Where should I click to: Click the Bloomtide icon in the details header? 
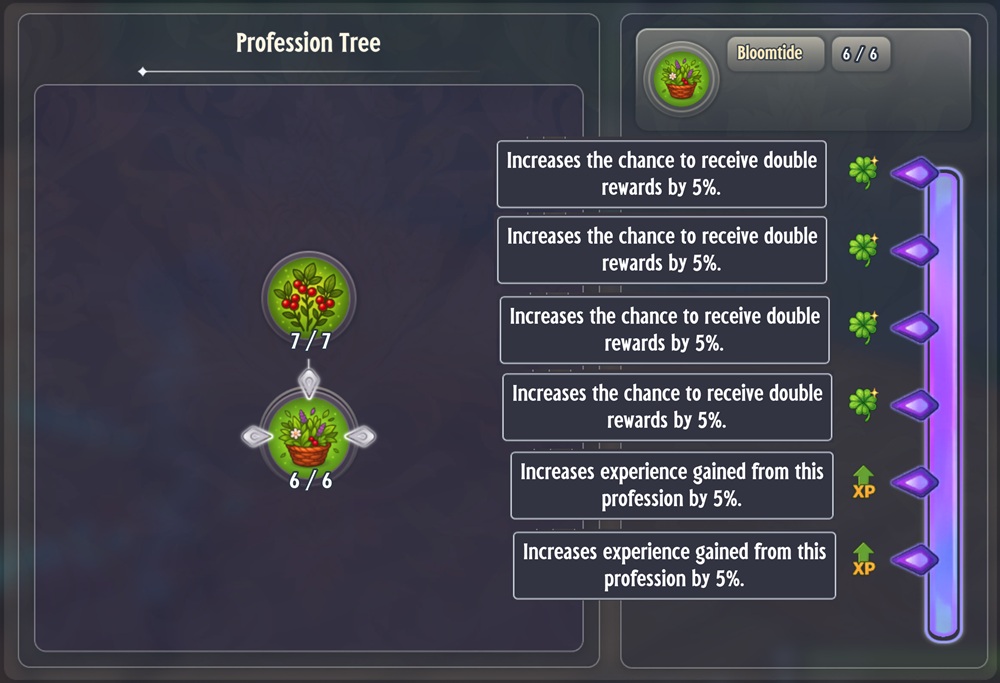click(682, 78)
